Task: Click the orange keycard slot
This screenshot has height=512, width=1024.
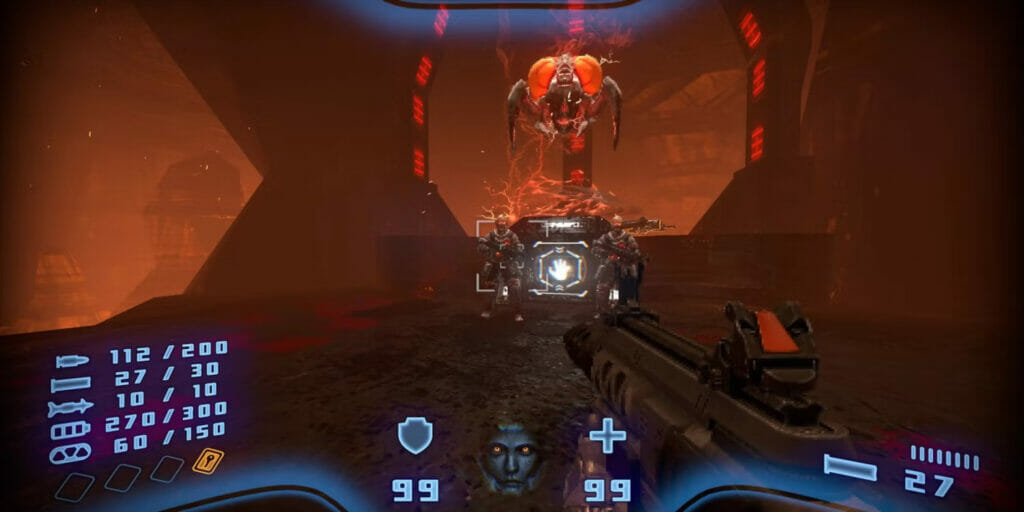Action: [208, 461]
